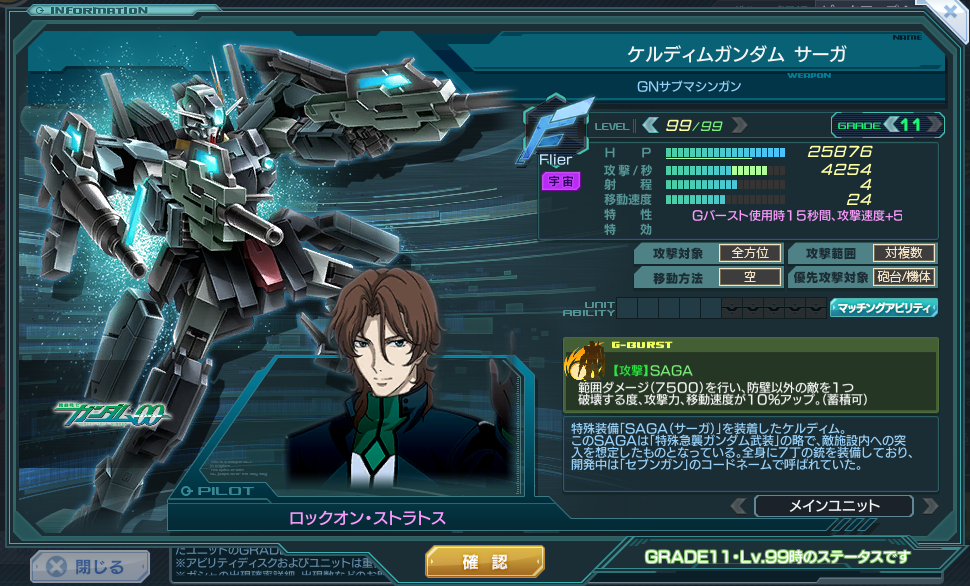Open the マッチングアビリティ matching ability button
Image resolution: width=970 pixels, height=586 pixels.
point(883,308)
